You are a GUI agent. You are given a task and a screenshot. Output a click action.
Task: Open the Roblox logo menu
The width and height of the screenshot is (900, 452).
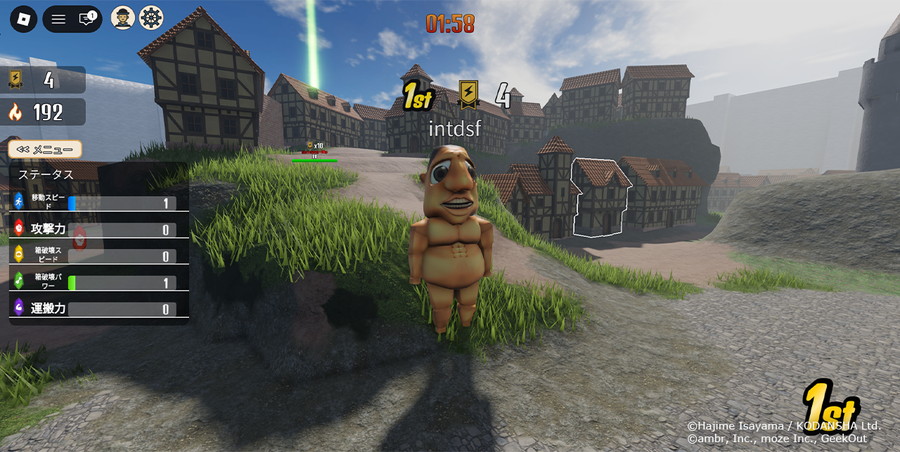point(23,19)
